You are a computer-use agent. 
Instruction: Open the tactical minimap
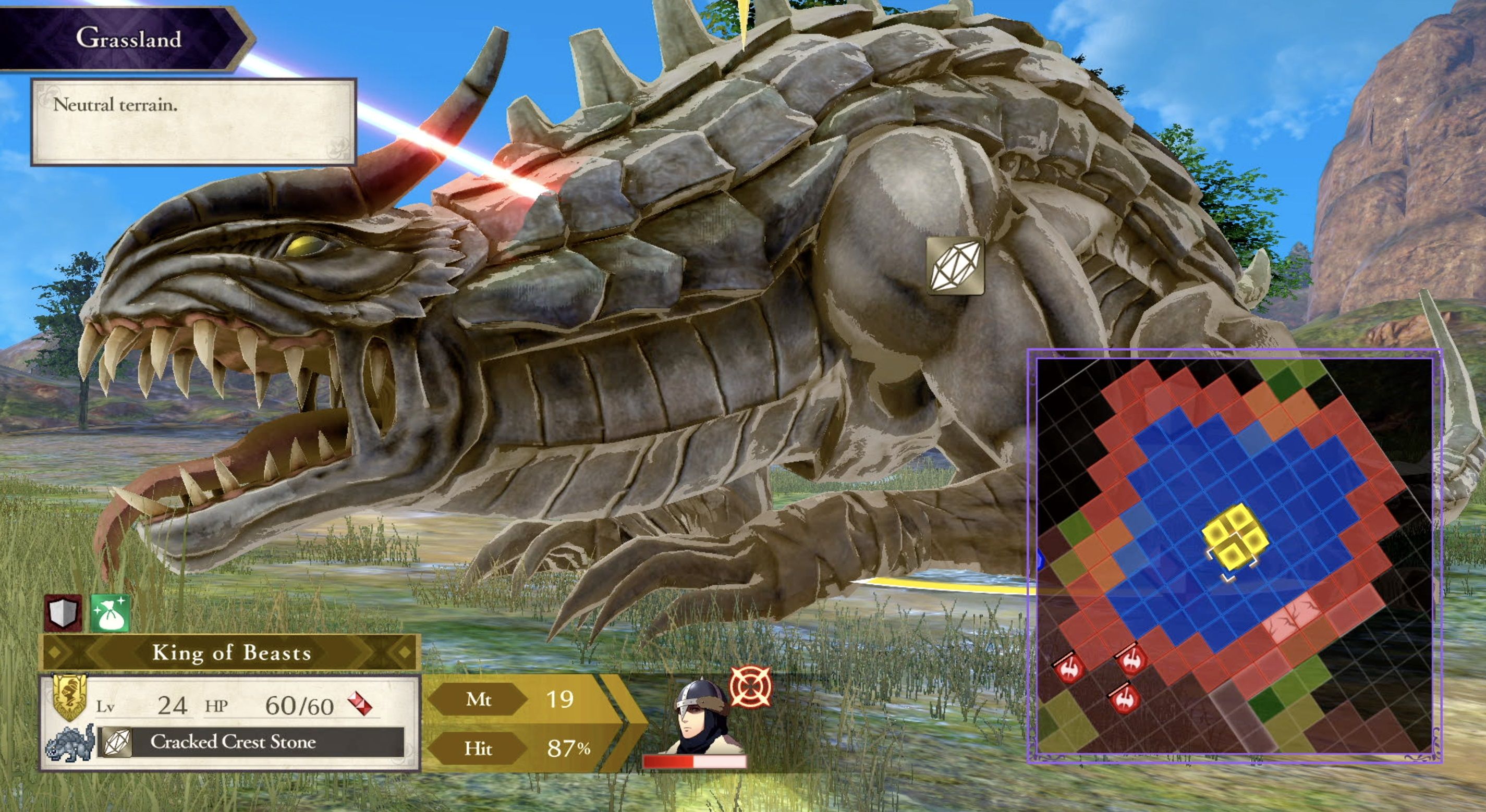pyautogui.click(x=1235, y=556)
